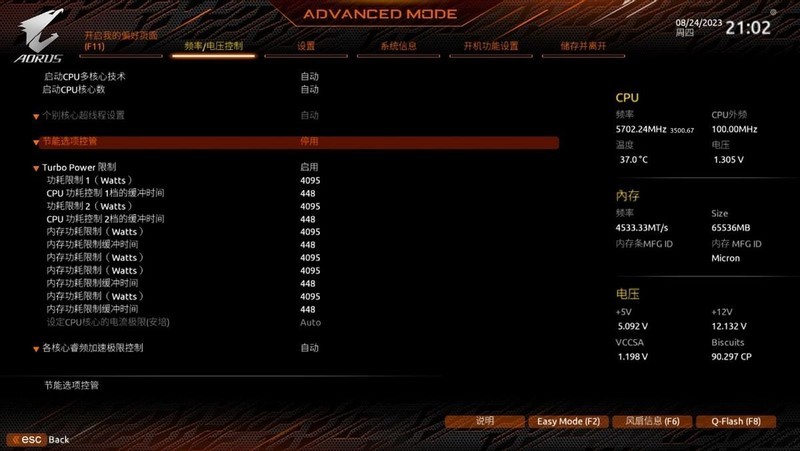Open 风扇信息 fan info panel
Image resolution: width=800 pixels, height=451 pixels.
pos(651,421)
